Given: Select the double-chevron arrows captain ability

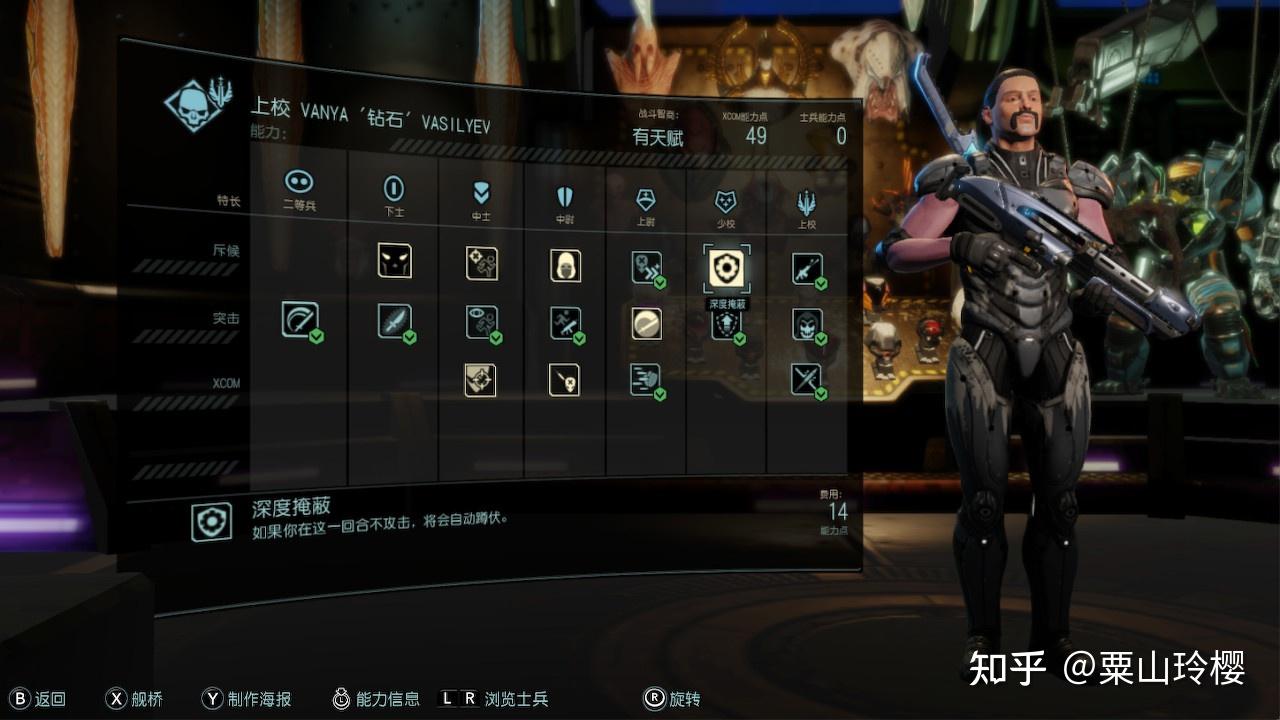Looking at the screenshot, I should [x=646, y=267].
